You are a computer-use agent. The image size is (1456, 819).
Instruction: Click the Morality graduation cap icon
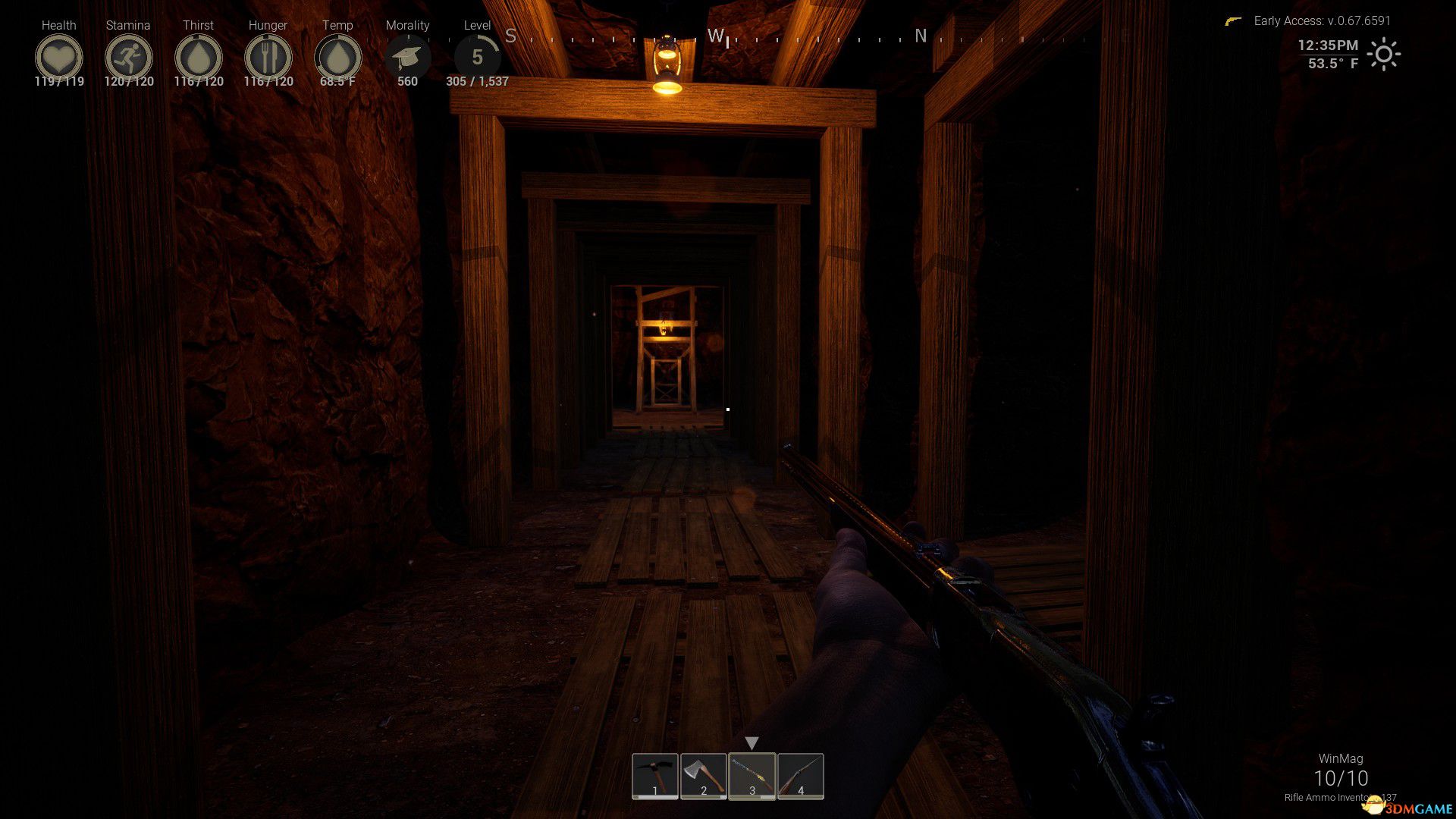tap(407, 57)
